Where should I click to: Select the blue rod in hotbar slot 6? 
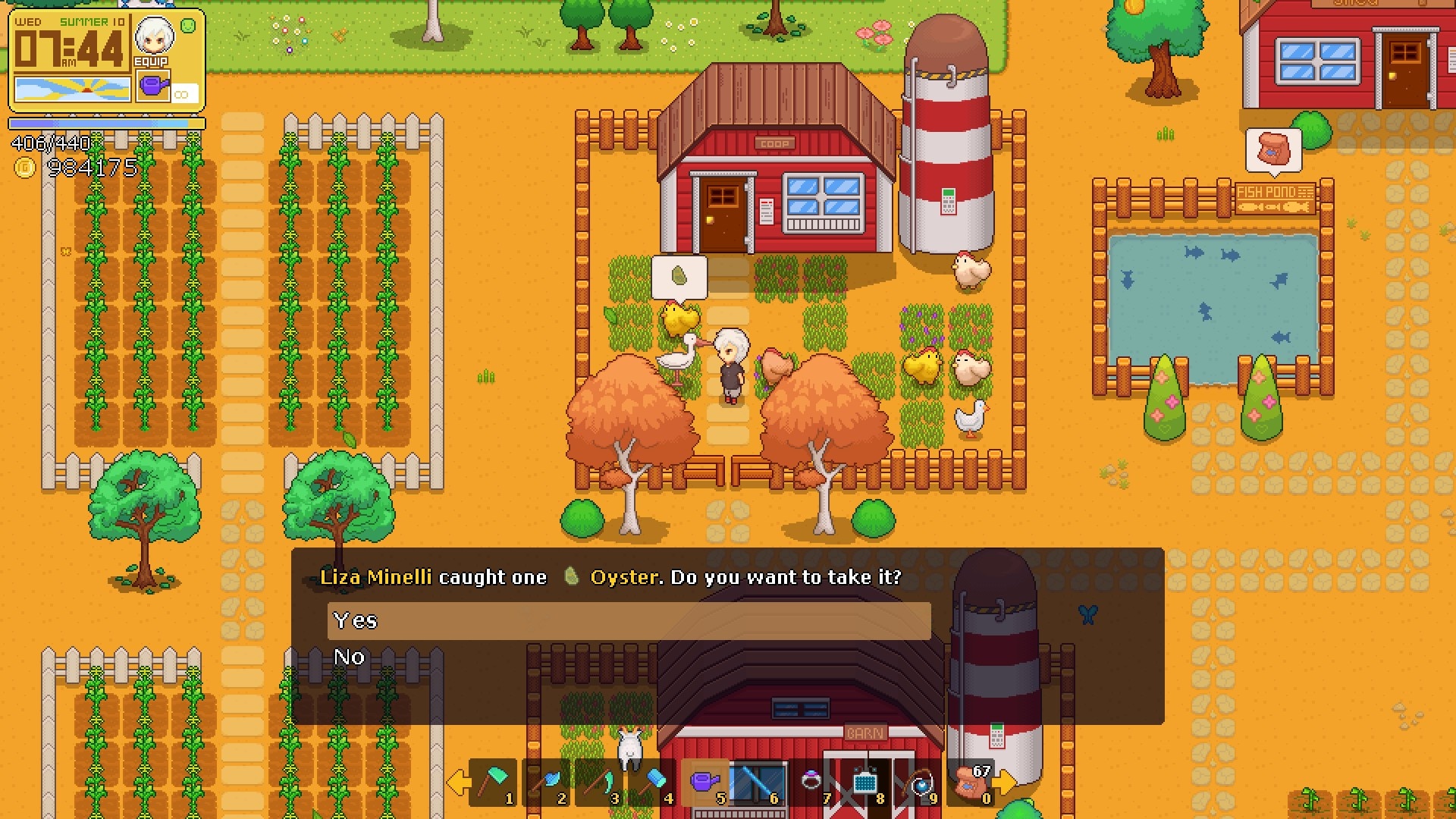pos(758,782)
